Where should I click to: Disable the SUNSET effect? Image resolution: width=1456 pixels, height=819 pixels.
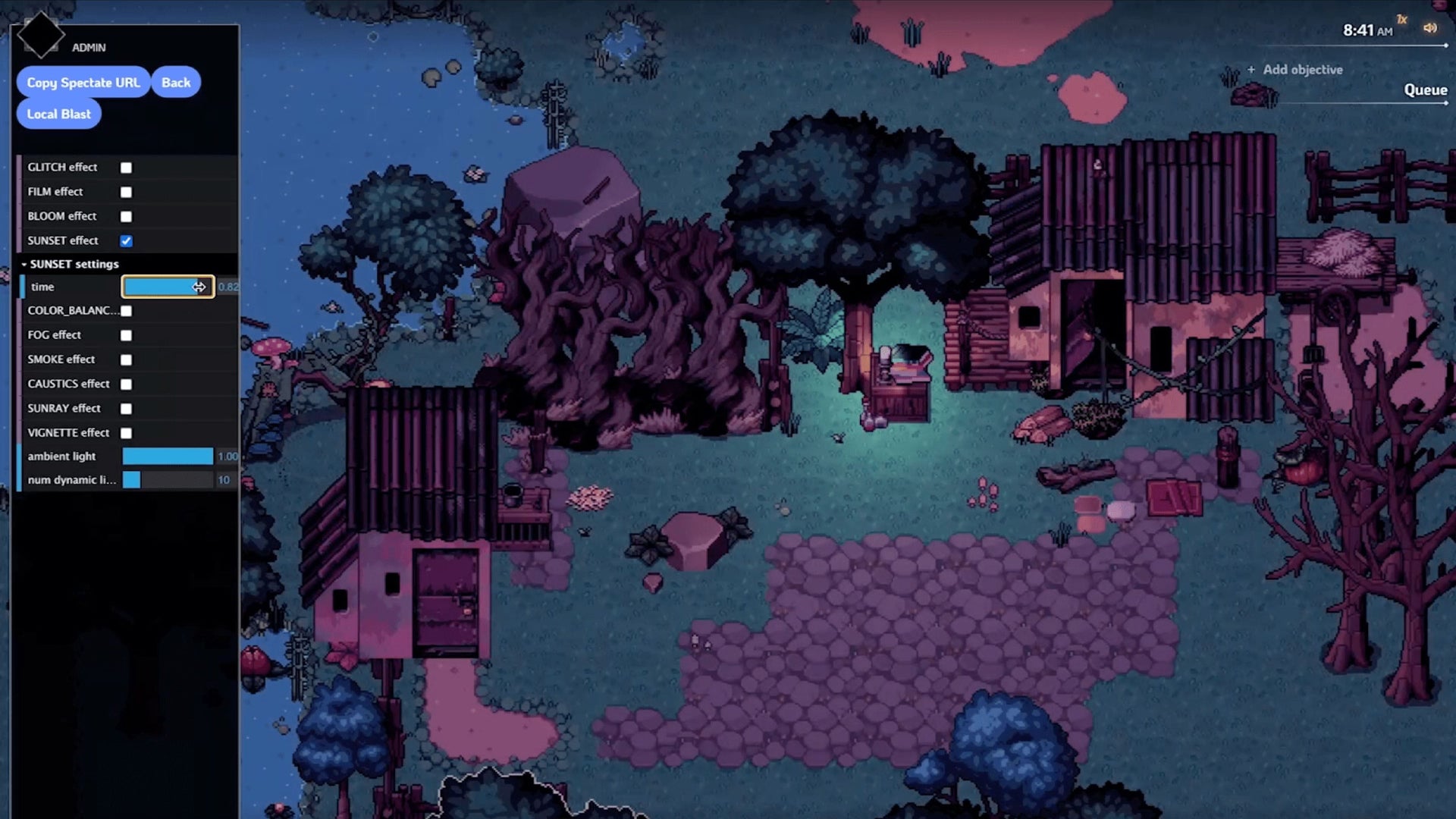126,240
